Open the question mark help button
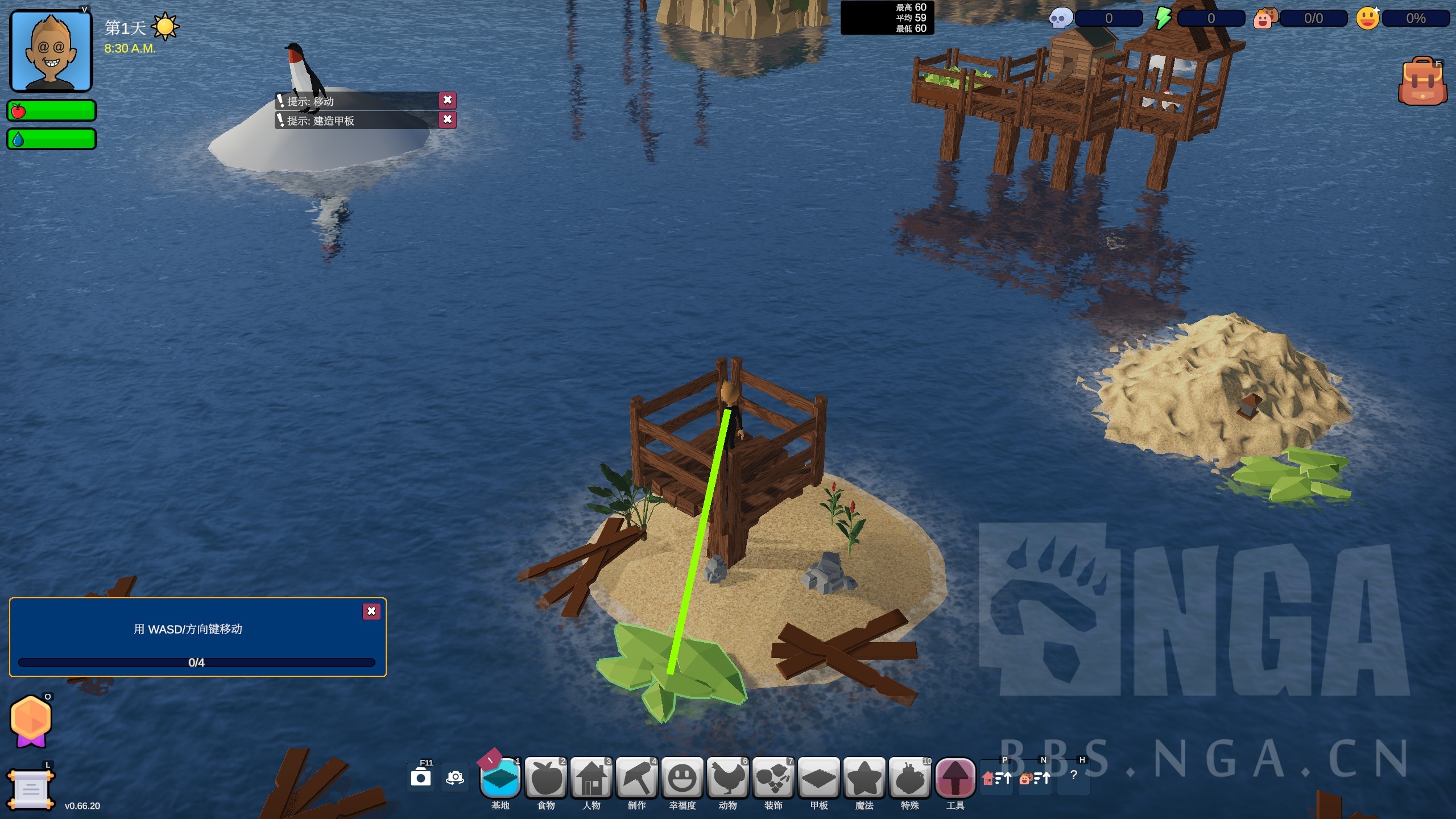Viewport: 1456px width, 819px height. (1073, 775)
